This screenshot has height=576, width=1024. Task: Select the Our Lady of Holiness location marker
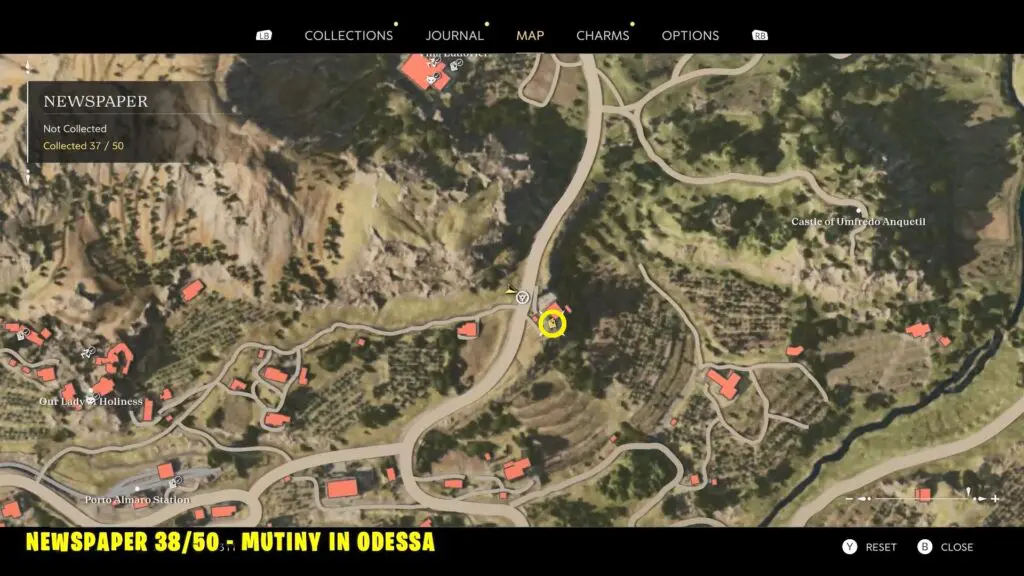coord(92,401)
